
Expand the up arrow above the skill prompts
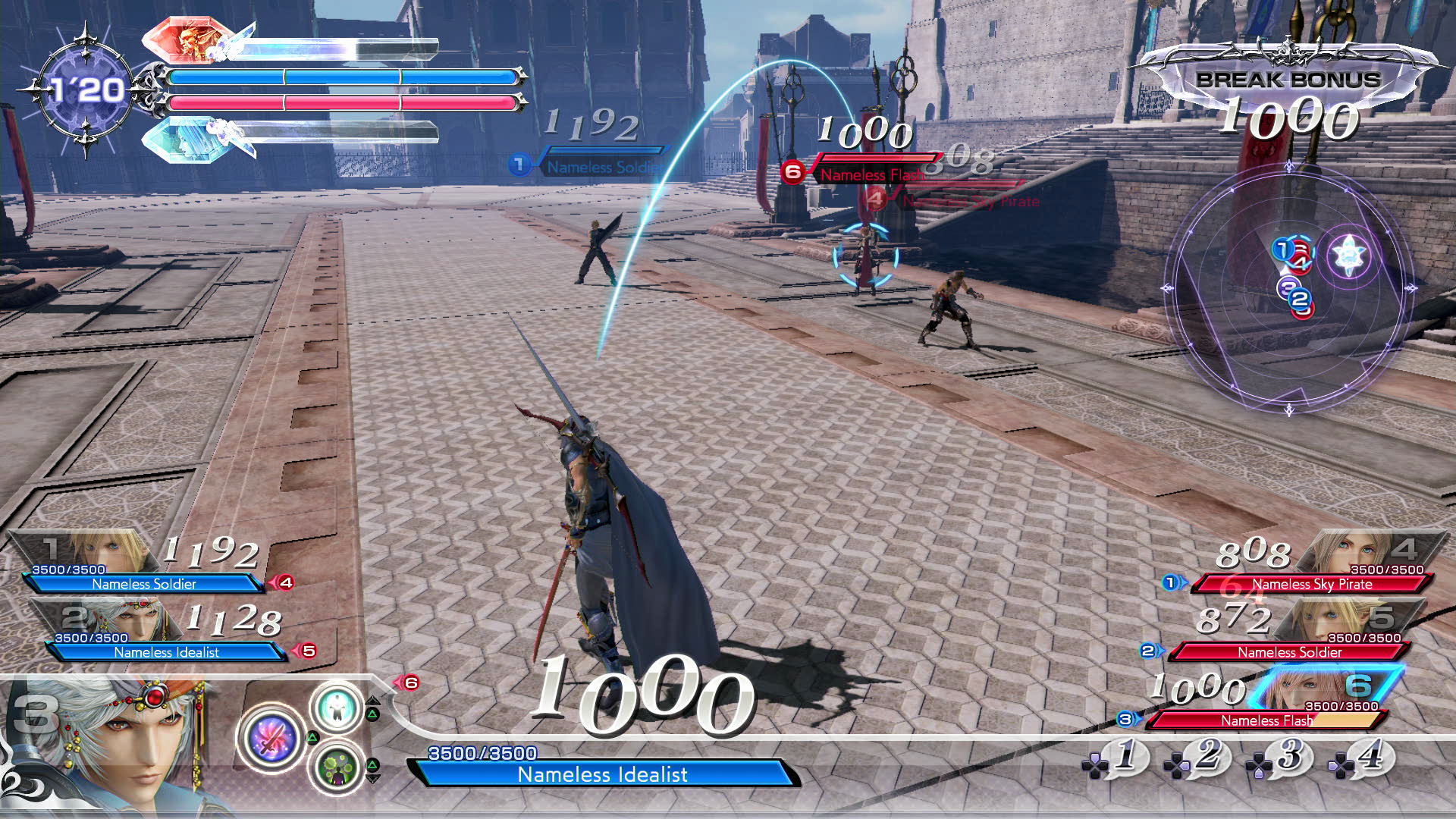pos(373,701)
